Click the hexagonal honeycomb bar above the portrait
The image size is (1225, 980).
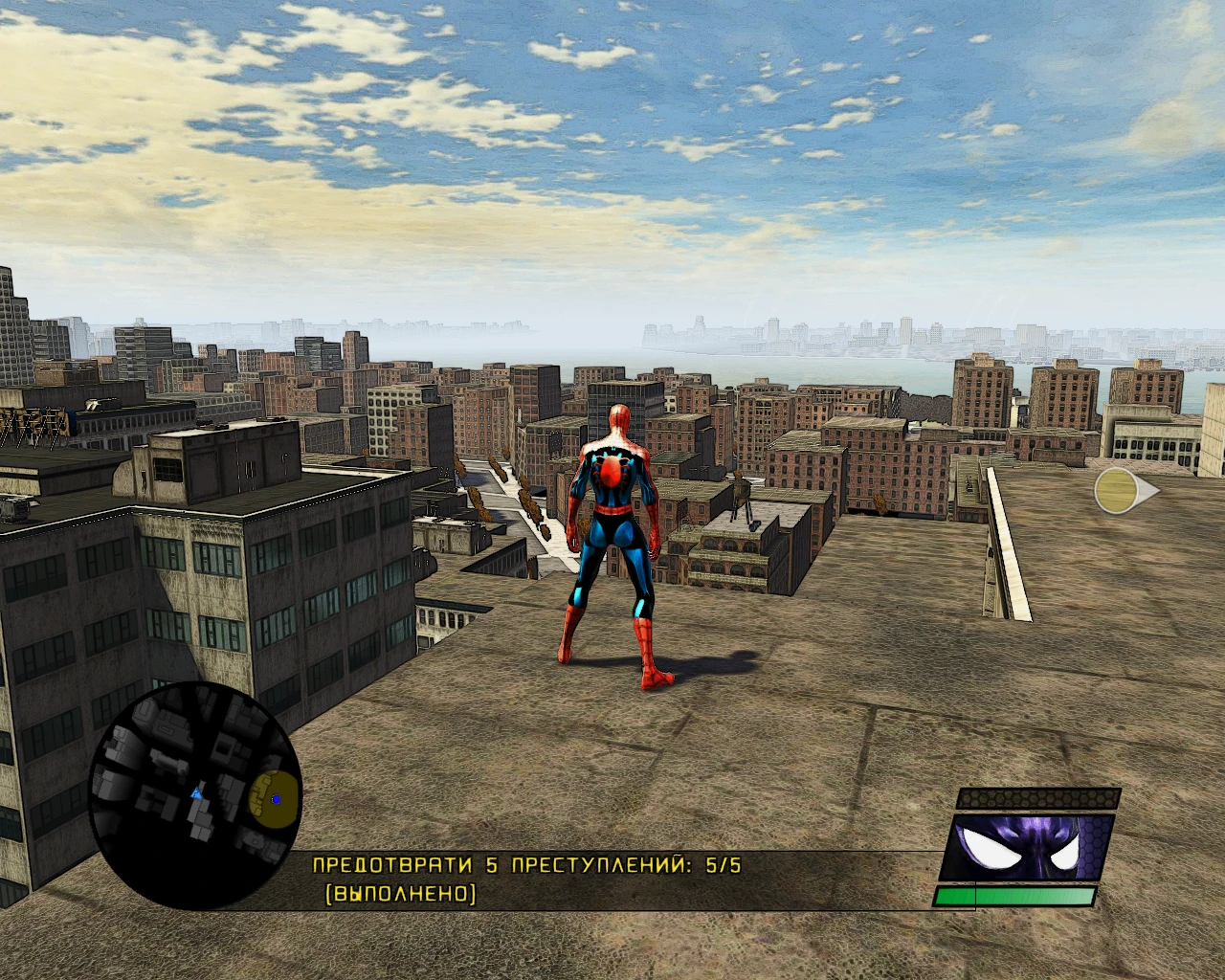coord(1038,799)
